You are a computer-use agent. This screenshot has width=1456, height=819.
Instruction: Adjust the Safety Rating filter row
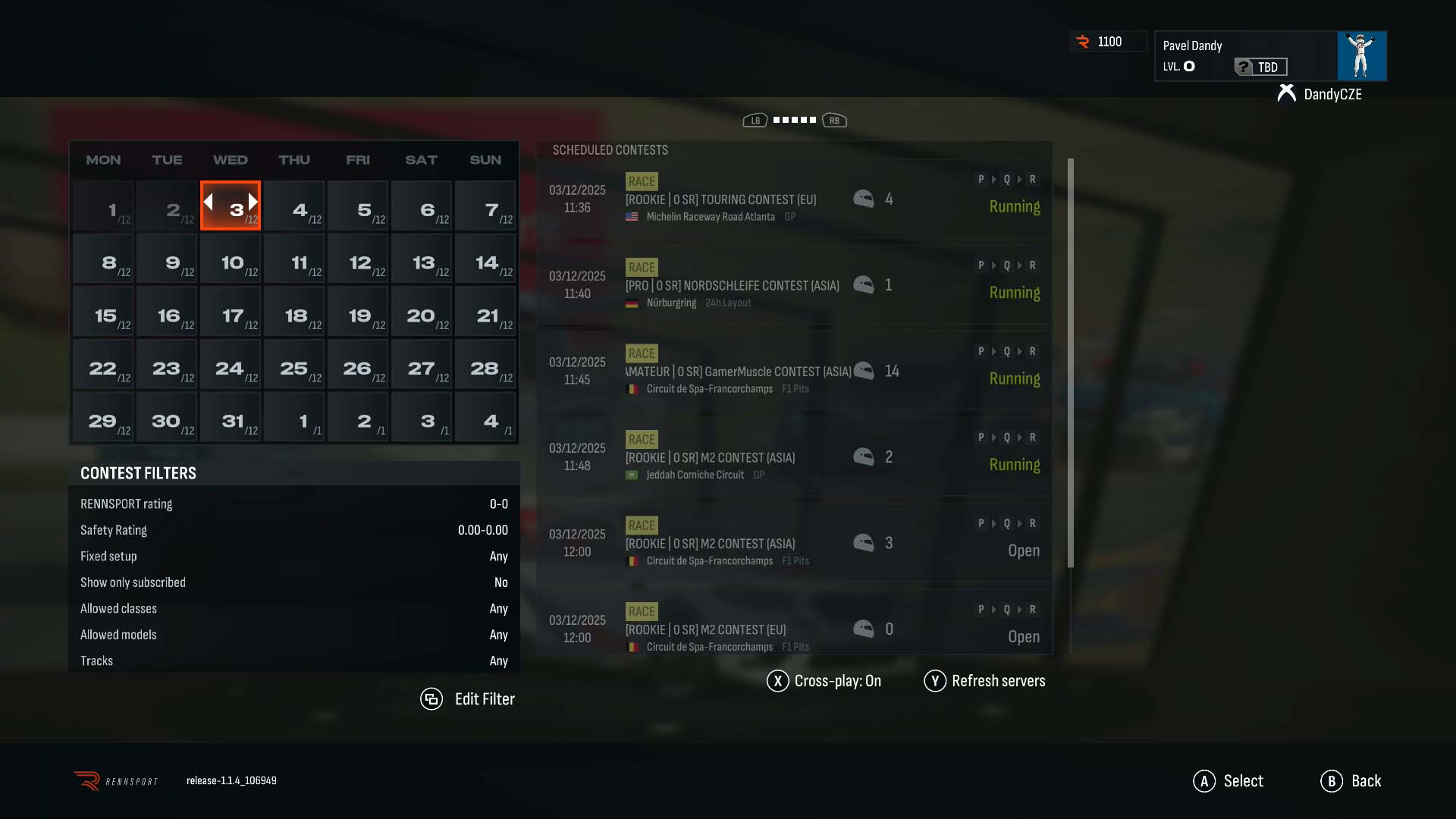(294, 530)
